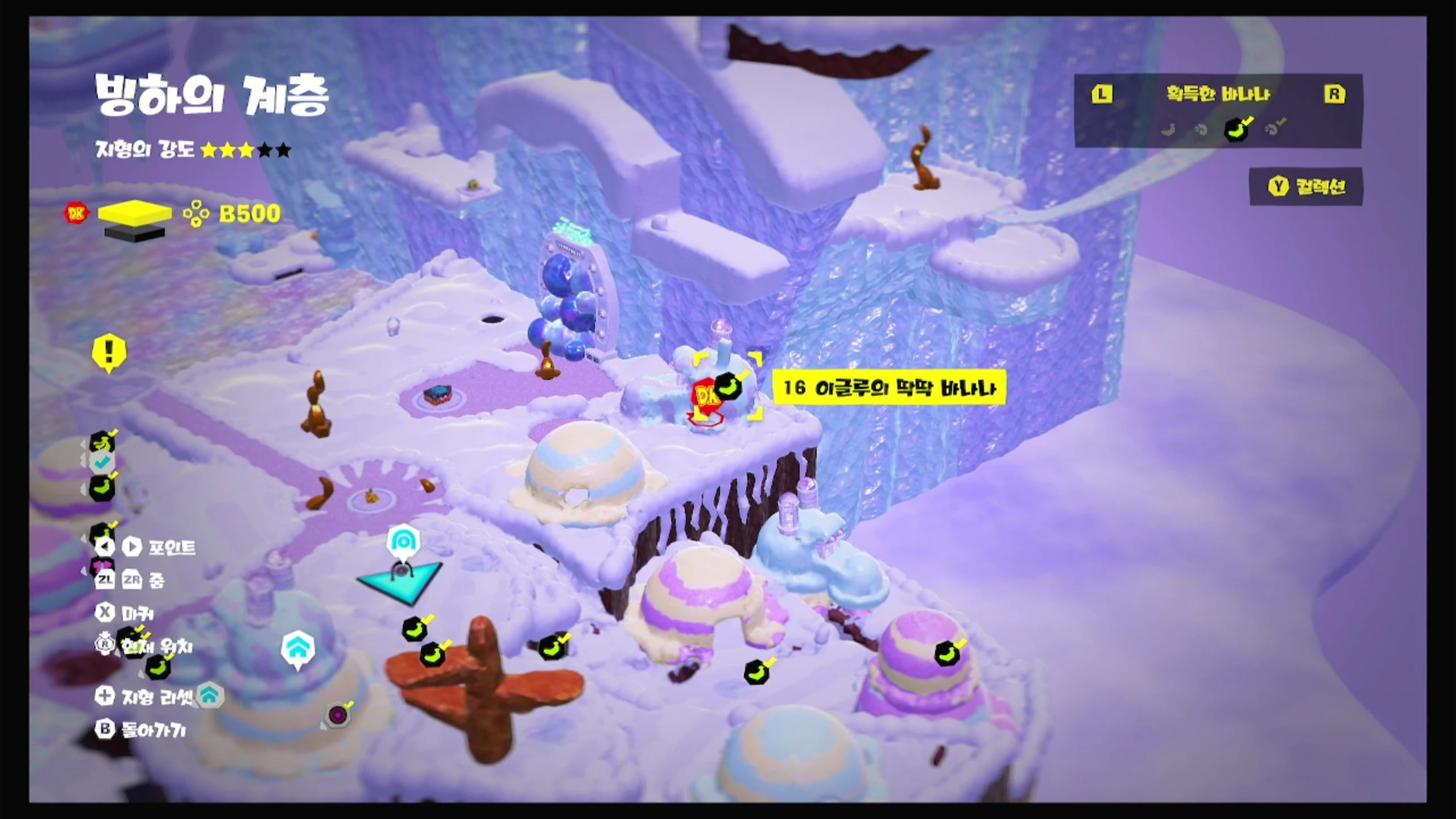Select the faded fossil with checkmark filter

pyautogui.click(x=1272, y=129)
